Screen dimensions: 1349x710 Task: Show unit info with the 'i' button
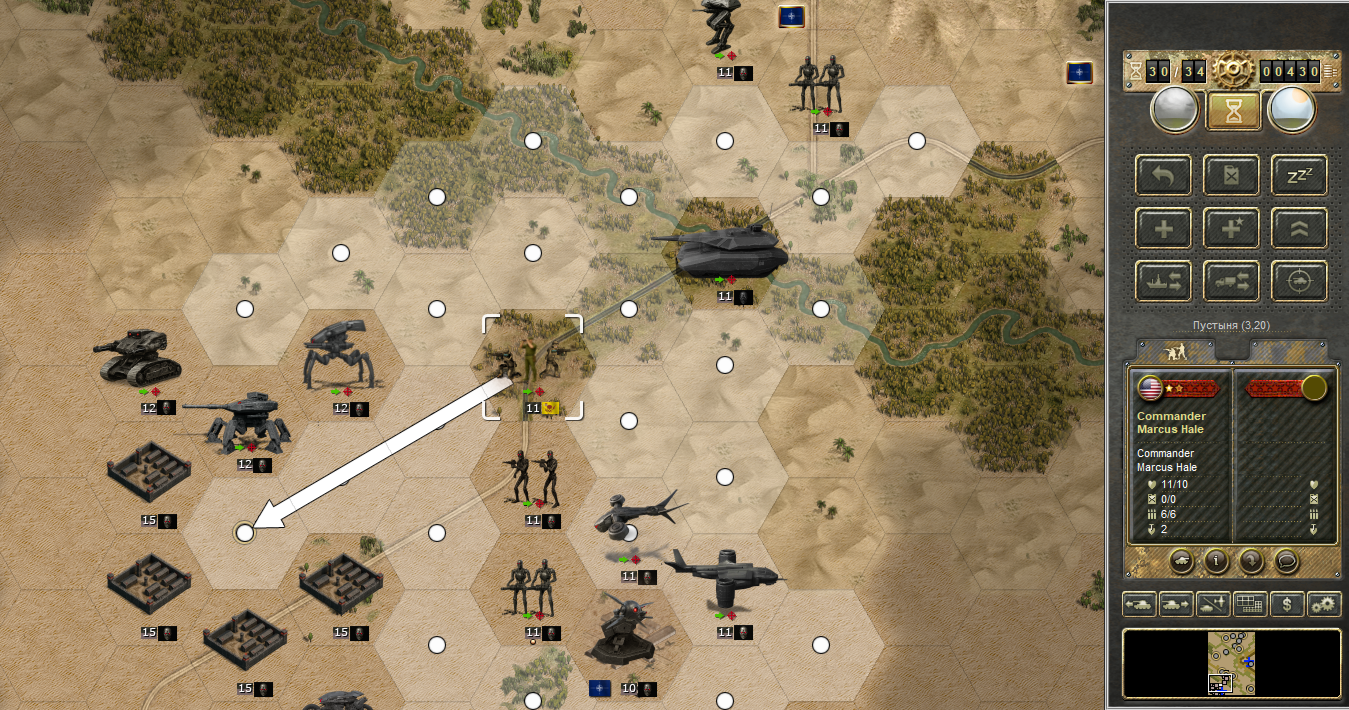[x=1216, y=560]
